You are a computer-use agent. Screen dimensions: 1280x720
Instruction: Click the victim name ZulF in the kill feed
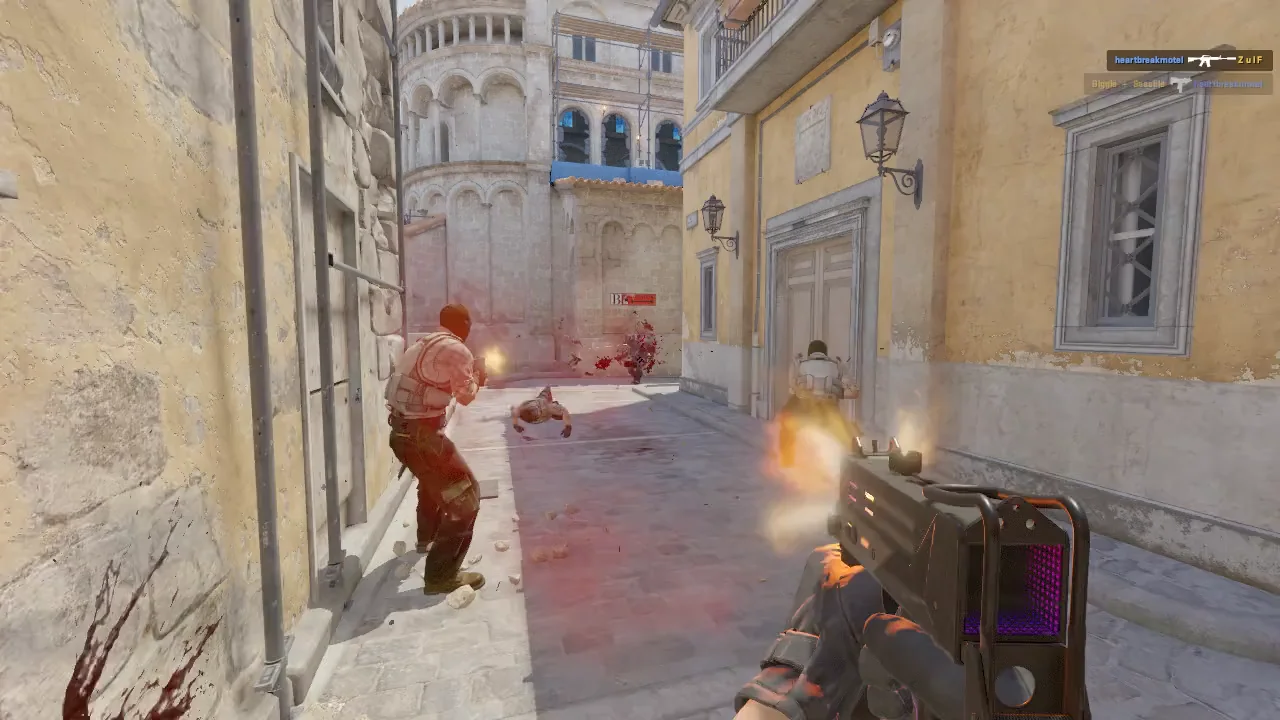[1248, 60]
